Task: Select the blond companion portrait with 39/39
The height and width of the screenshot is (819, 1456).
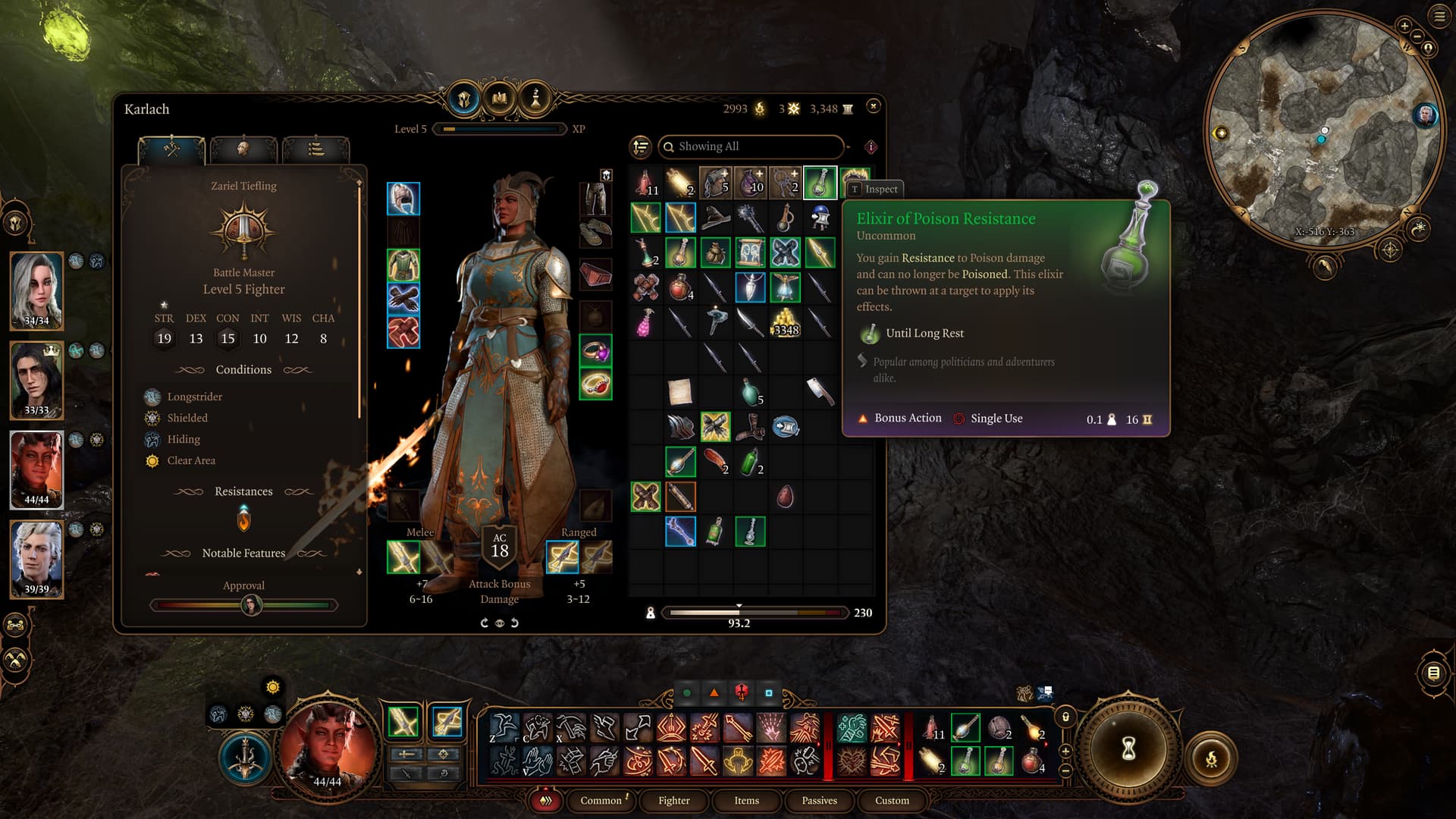Action: pos(36,558)
